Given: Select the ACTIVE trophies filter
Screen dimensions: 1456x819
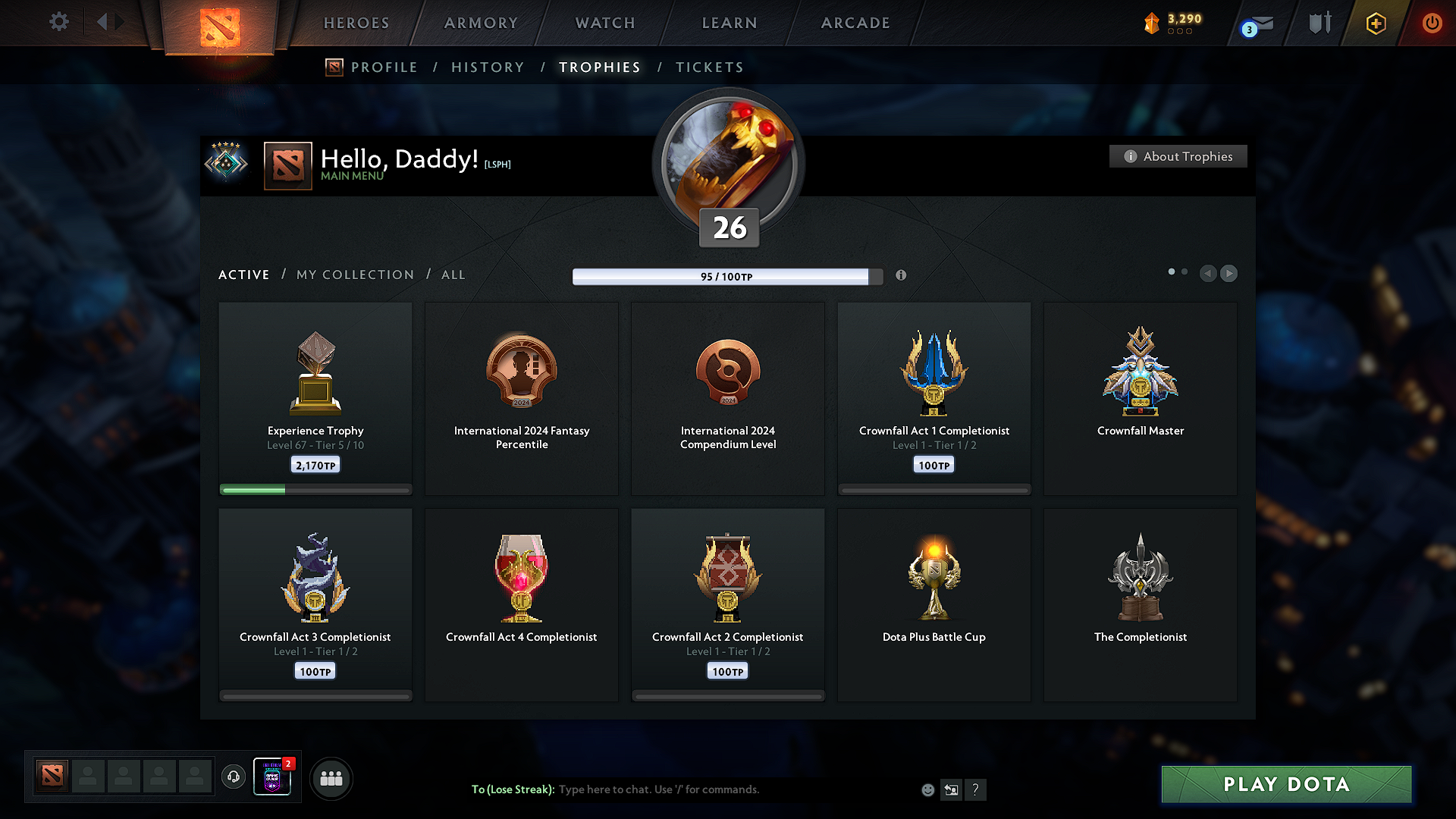Looking at the screenshot, I should [243, 275].
